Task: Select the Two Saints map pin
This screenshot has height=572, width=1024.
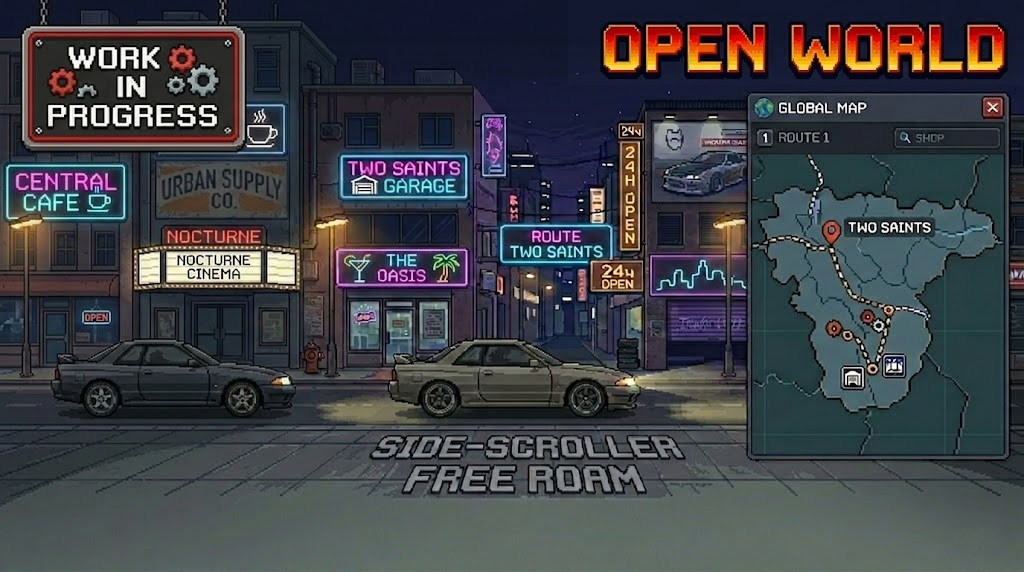Action: point(830,232)
